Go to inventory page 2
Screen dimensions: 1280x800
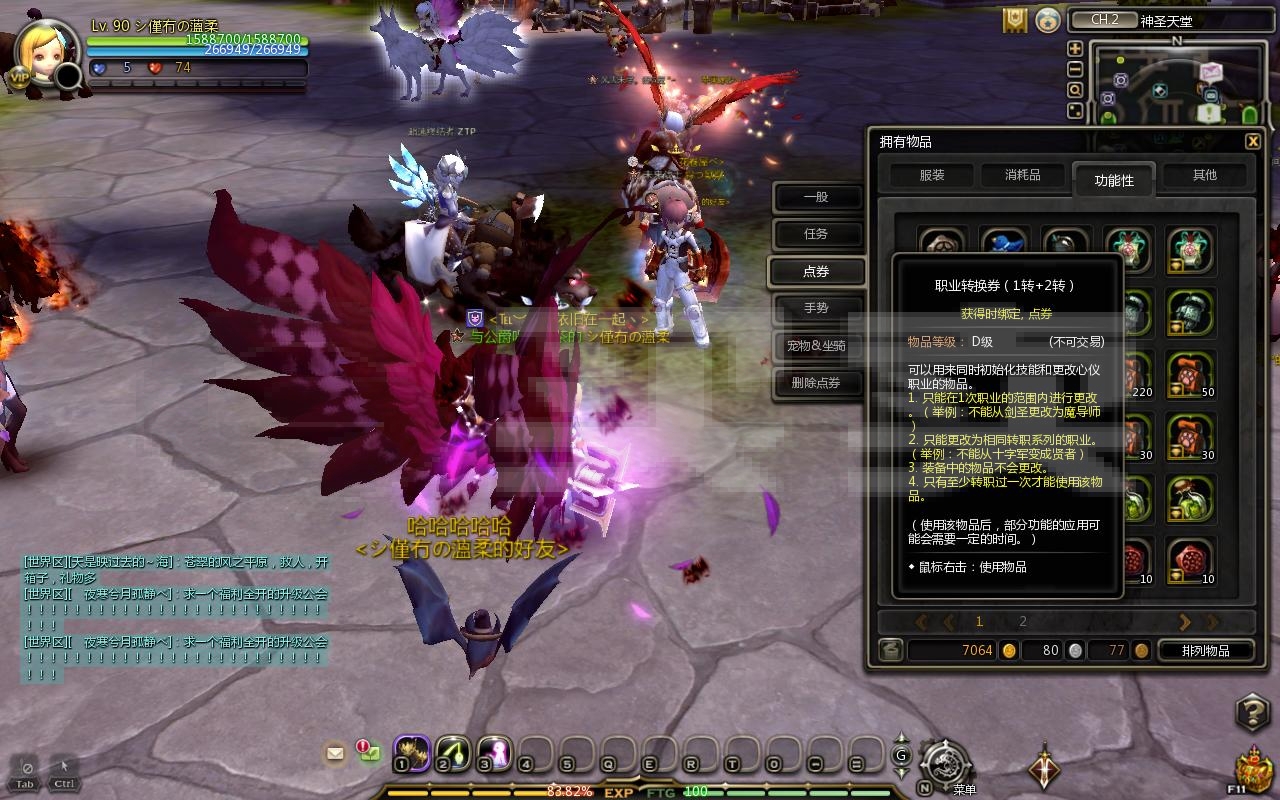[x=1023, y=622]
